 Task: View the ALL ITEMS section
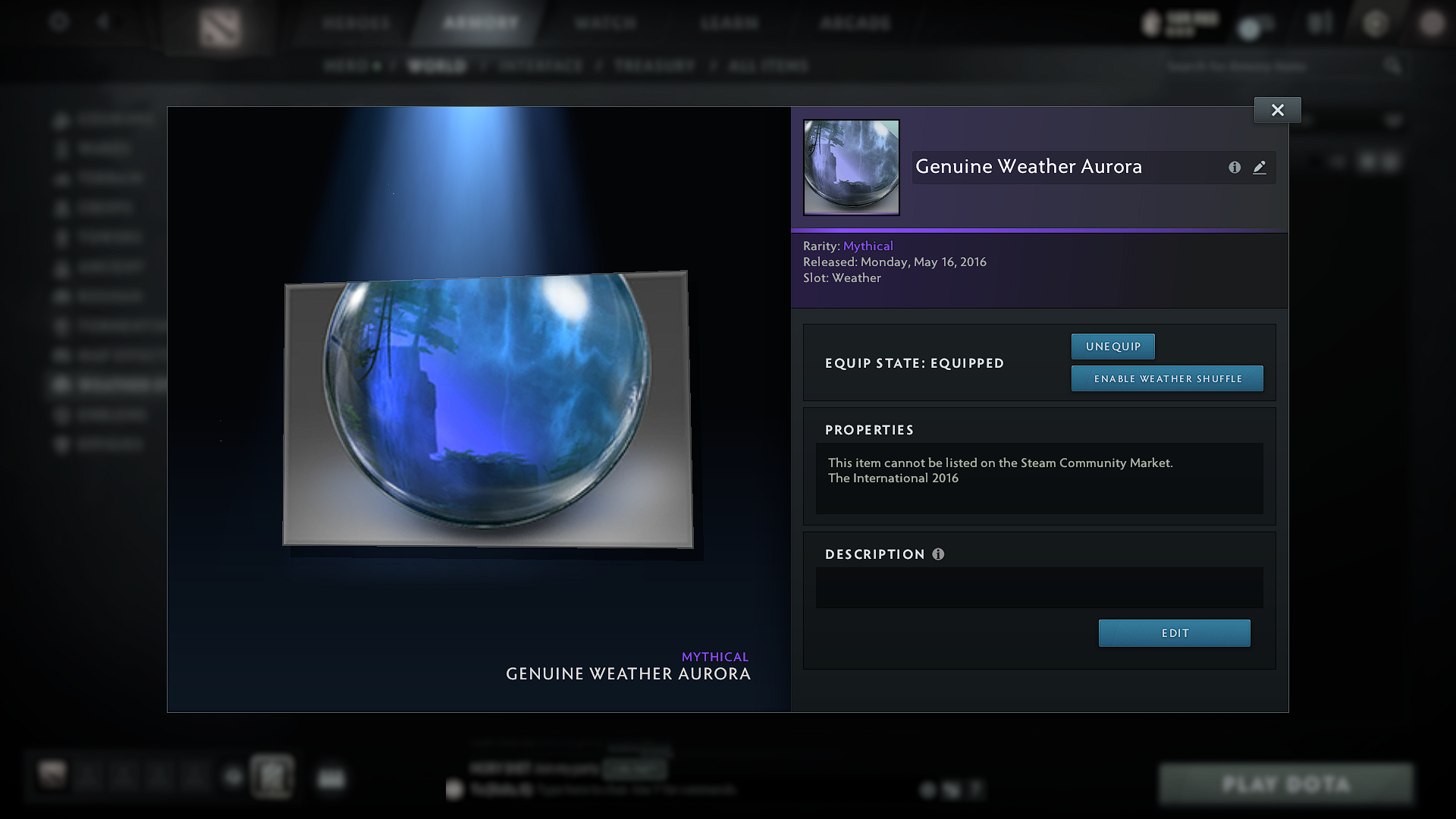coord(767,66)
